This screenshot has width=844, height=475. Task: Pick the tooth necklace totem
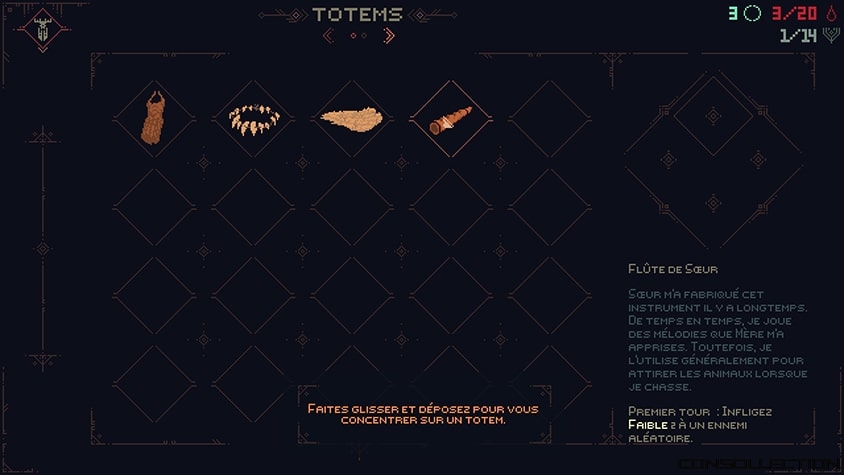point(253,120)
